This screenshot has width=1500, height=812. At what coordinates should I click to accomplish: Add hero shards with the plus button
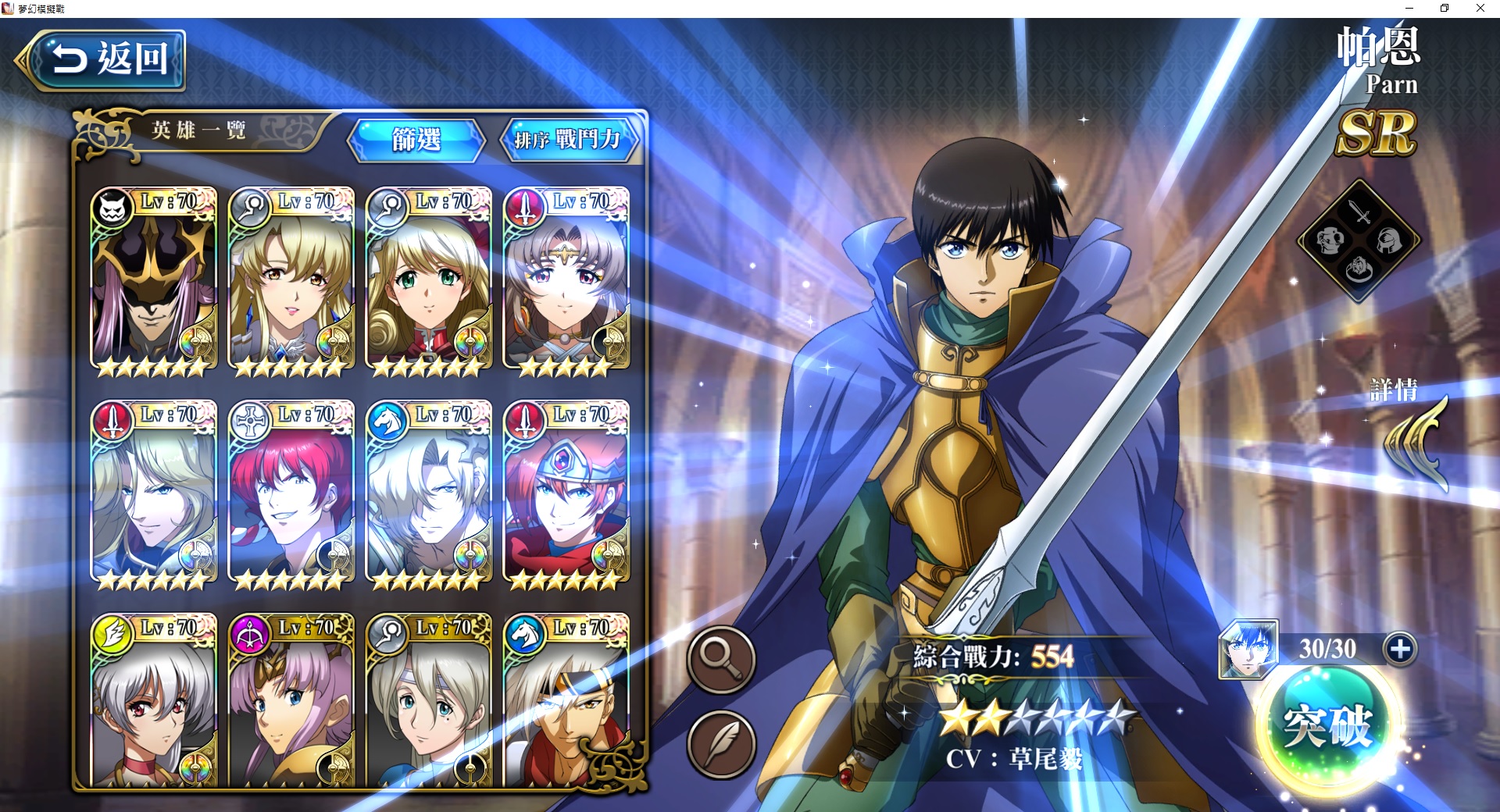click(x=1399, y=649)
